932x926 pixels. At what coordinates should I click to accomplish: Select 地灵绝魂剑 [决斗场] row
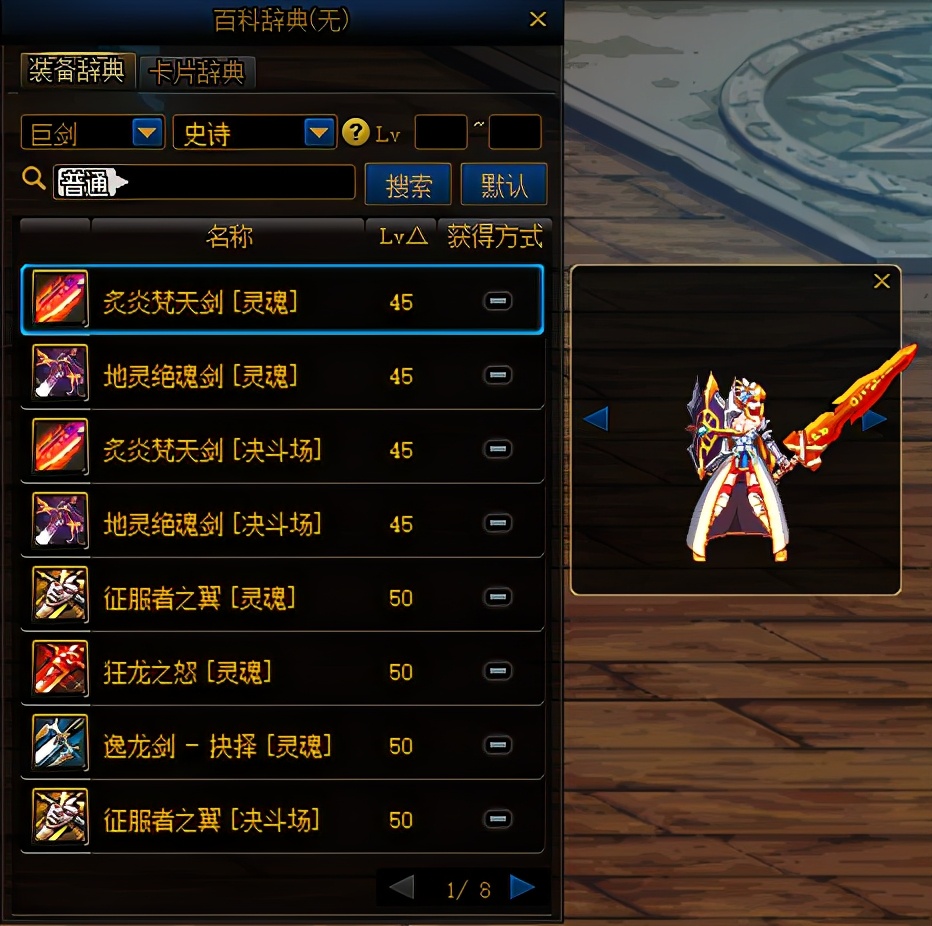(282, 523)
